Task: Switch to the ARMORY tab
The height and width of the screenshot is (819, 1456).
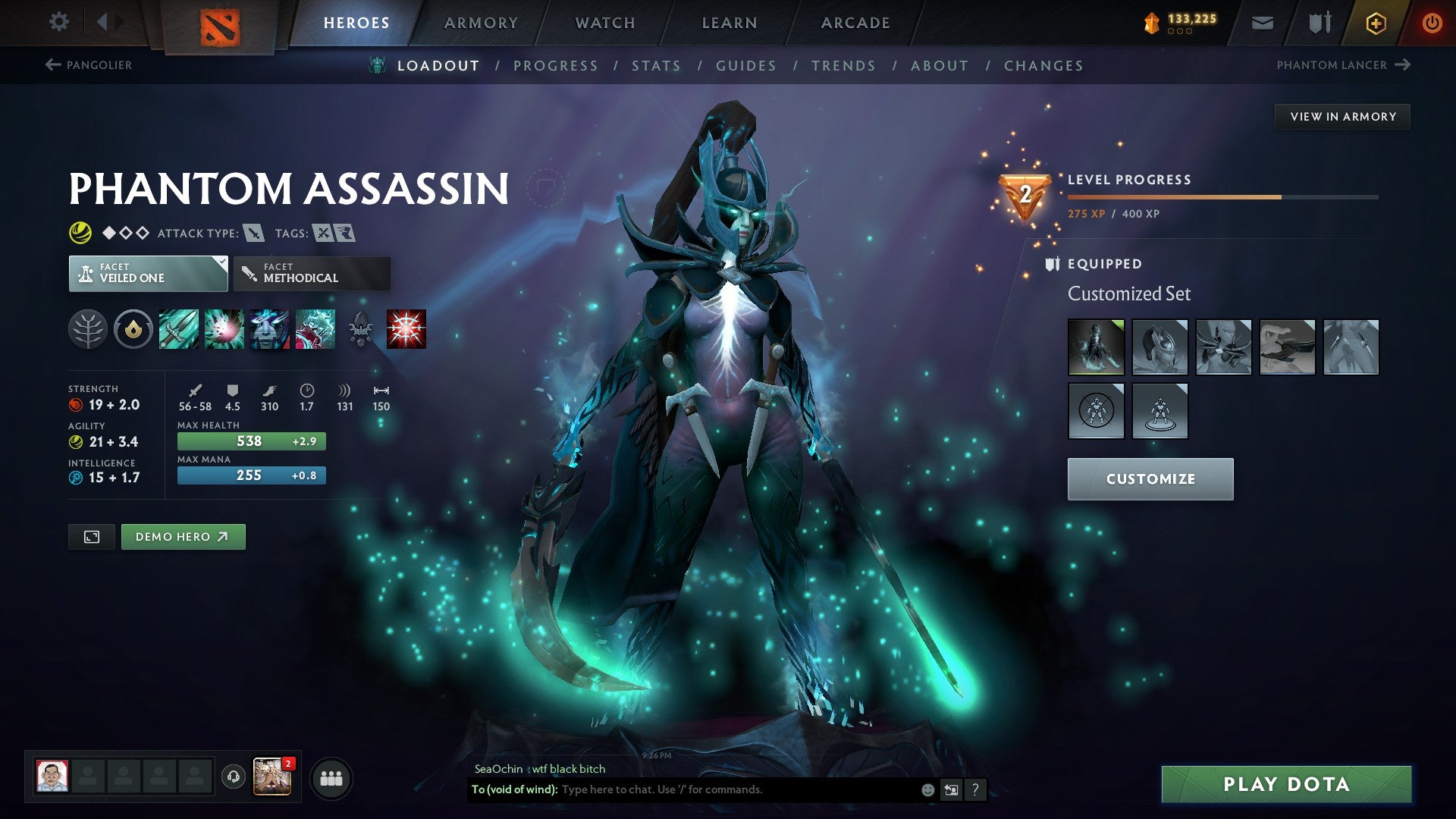Action: [482, 23]
